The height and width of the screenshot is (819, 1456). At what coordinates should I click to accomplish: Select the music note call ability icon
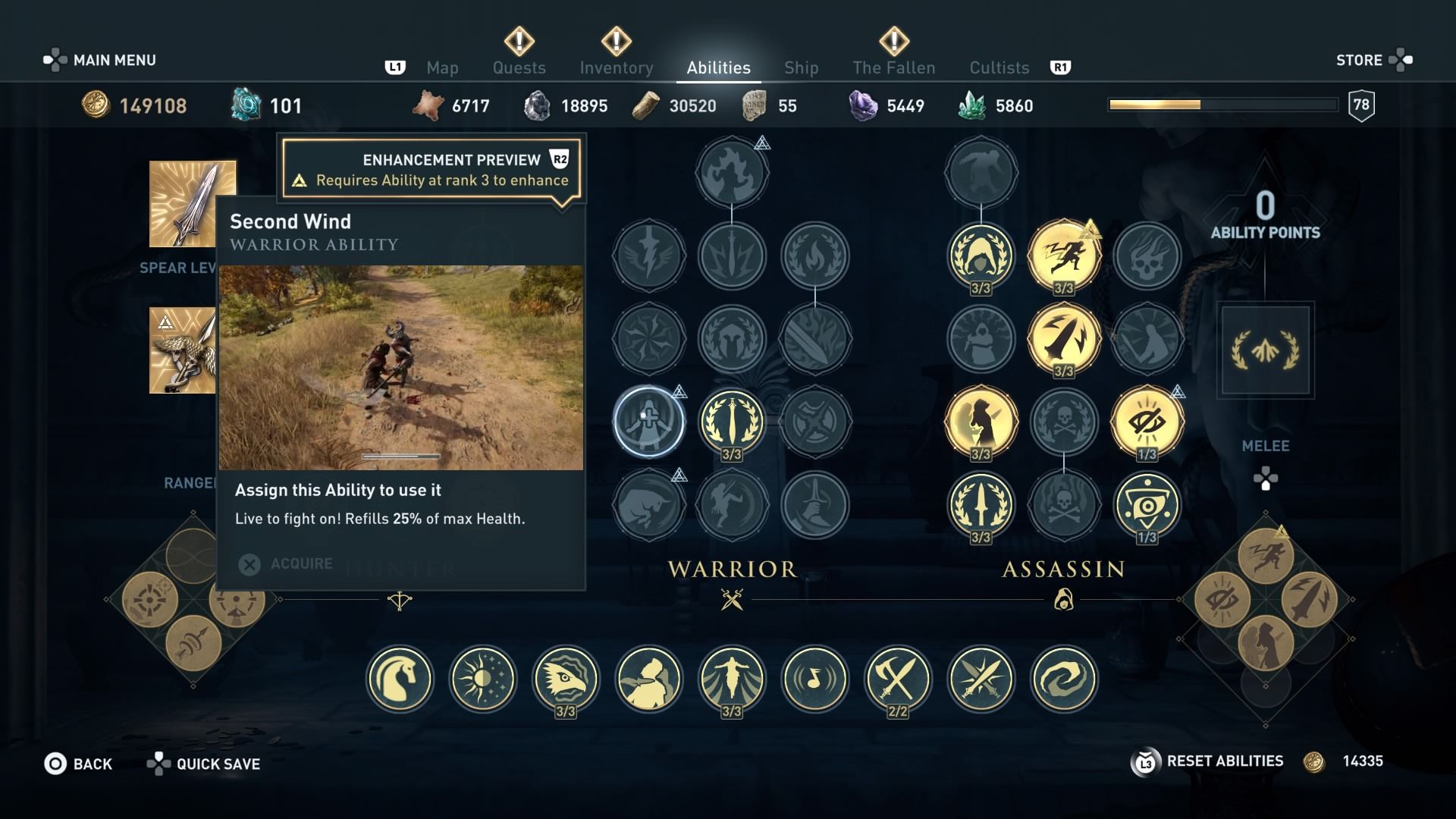(814, 679)
